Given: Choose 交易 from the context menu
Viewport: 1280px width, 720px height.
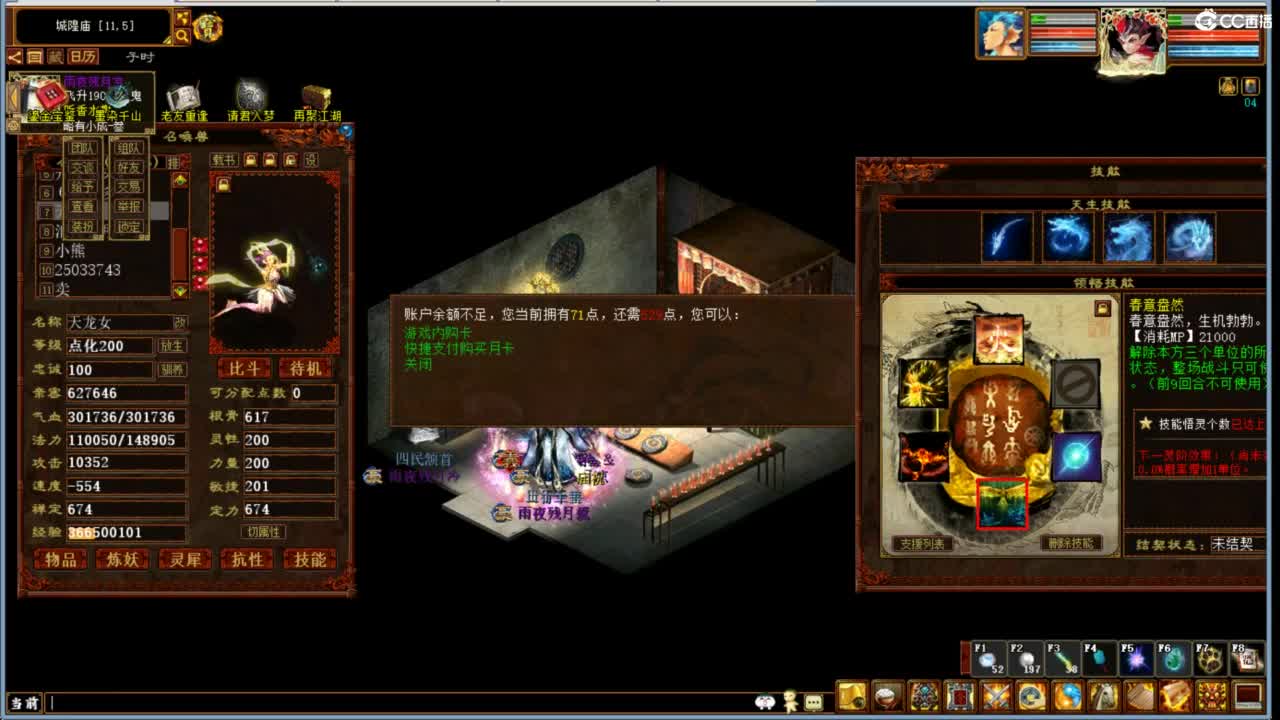Looking at the screenshot, I should coord(128,186).
